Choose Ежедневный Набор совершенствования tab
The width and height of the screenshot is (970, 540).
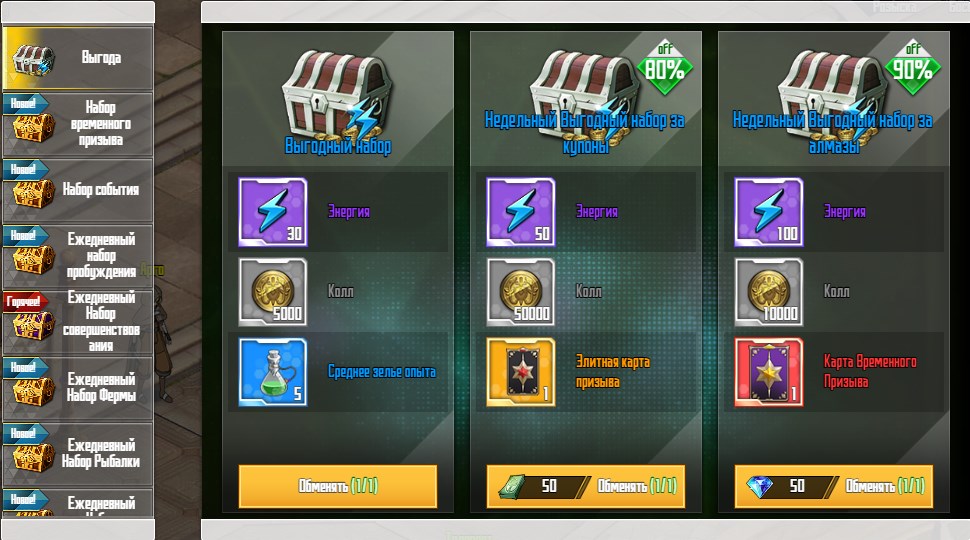coord(78,322)
